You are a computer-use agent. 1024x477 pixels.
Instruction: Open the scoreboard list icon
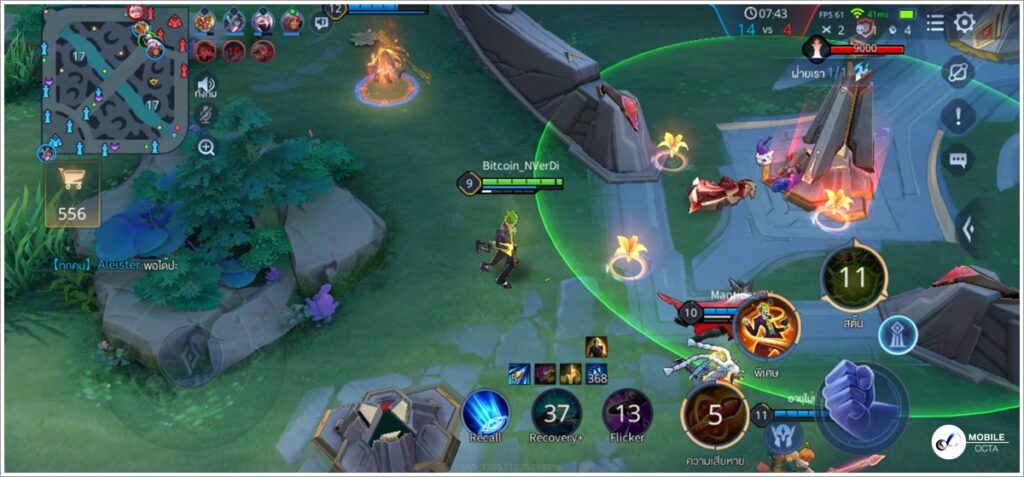934,22
